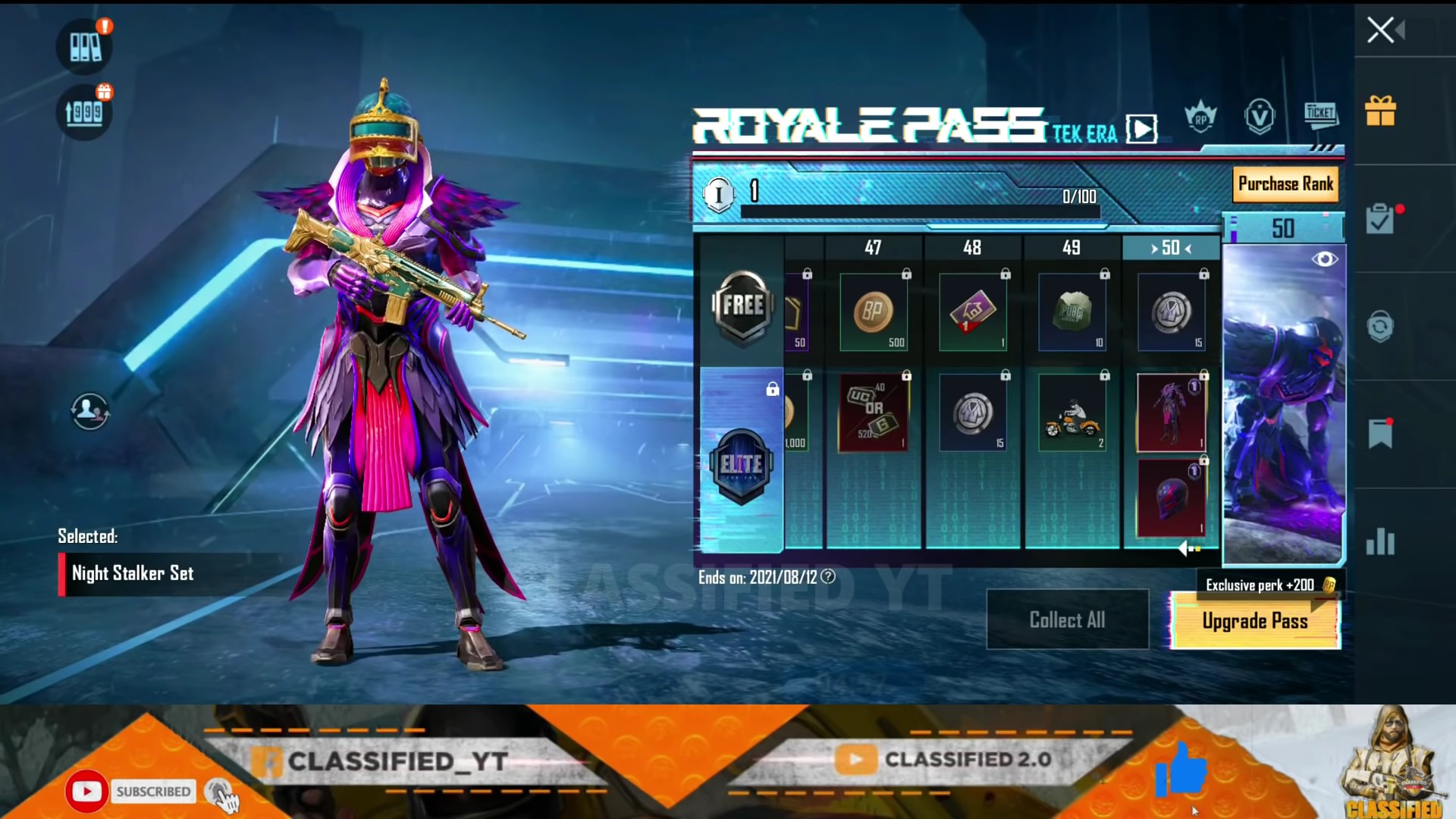Play the Tek Era trailer video

pyautogui.click(x=1141, y=129)
